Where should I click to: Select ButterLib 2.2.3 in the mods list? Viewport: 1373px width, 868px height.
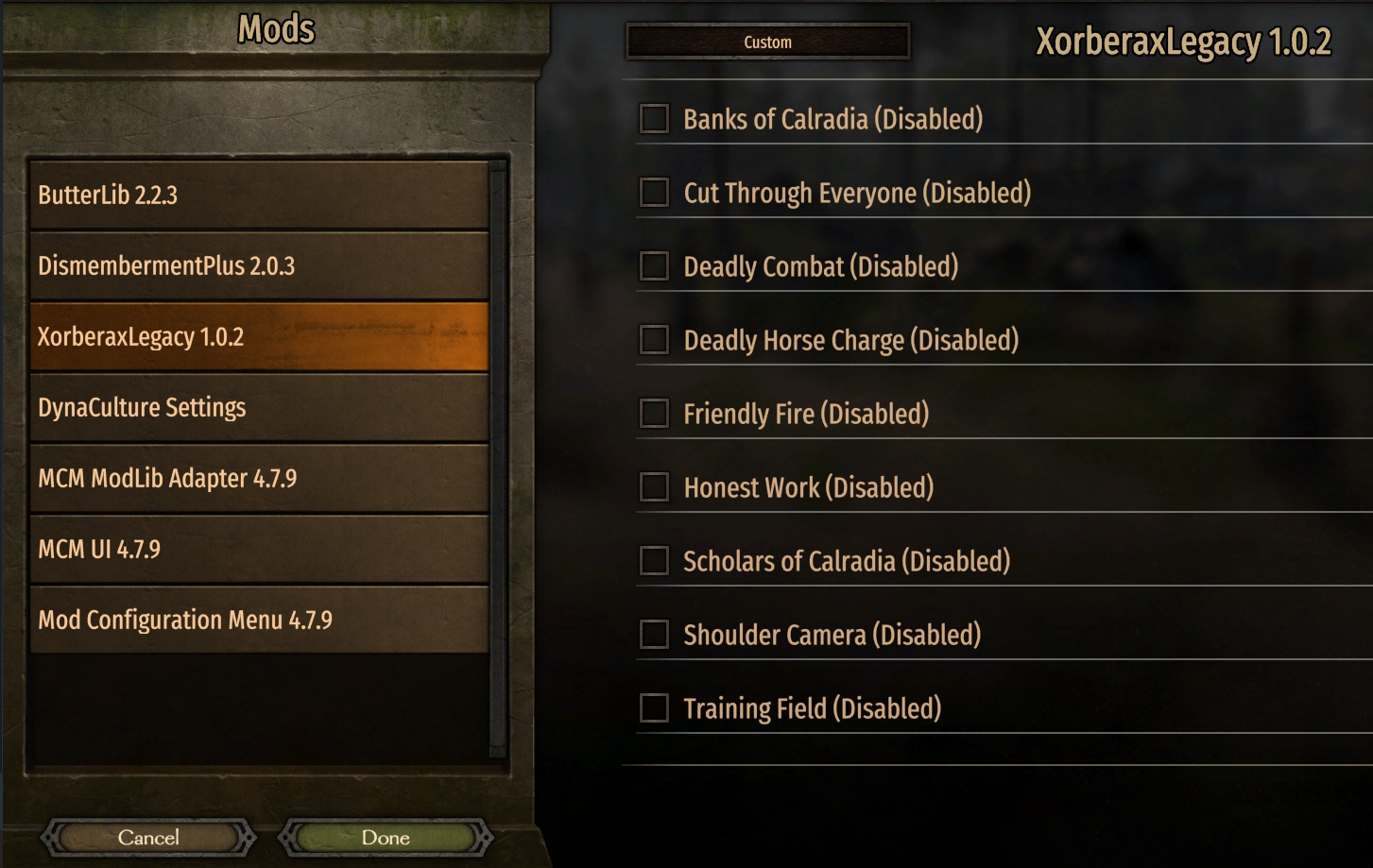point(258,196)
